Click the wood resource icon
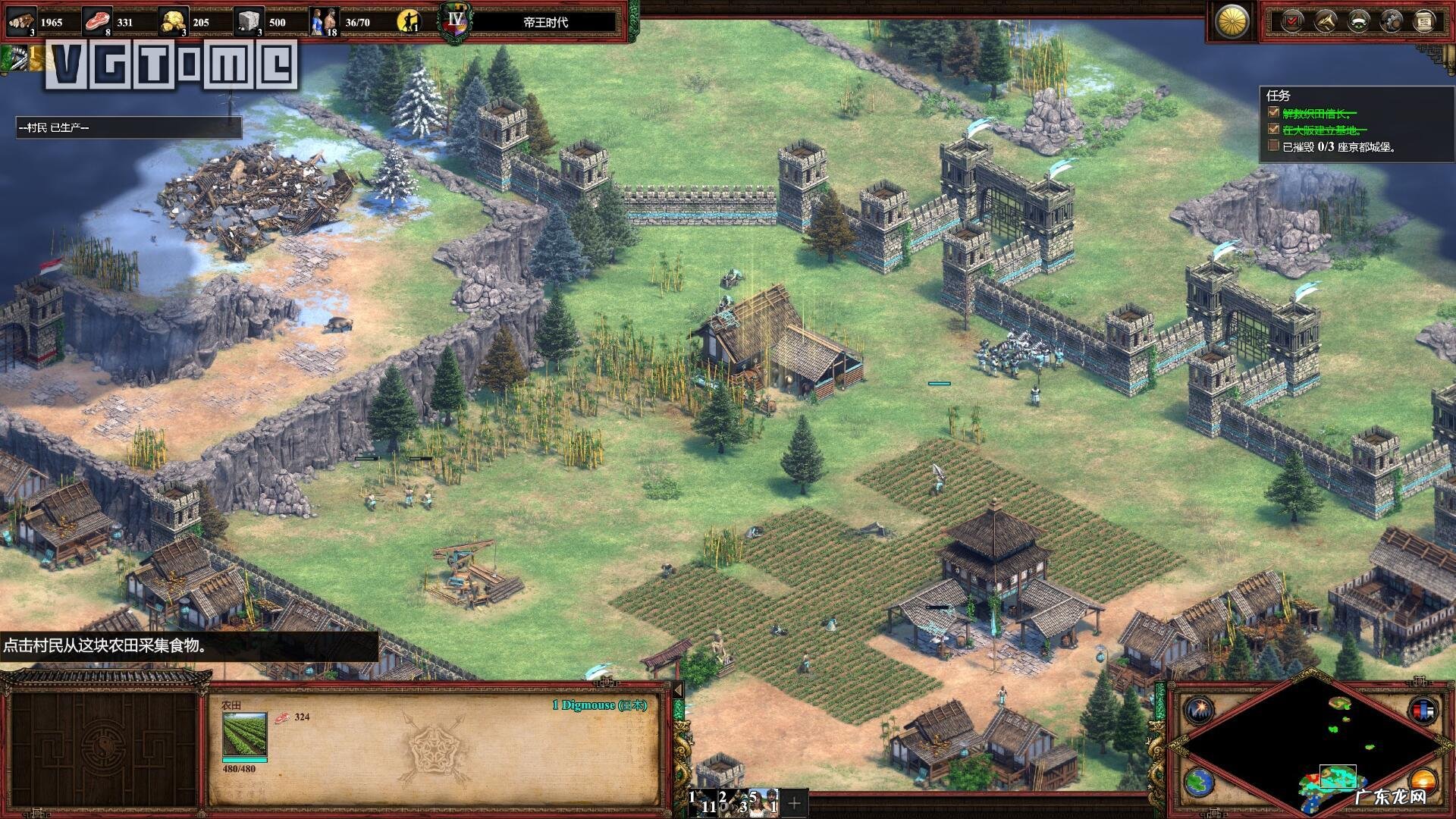Viewport: 1456px width, 819px height. point(21,21)
